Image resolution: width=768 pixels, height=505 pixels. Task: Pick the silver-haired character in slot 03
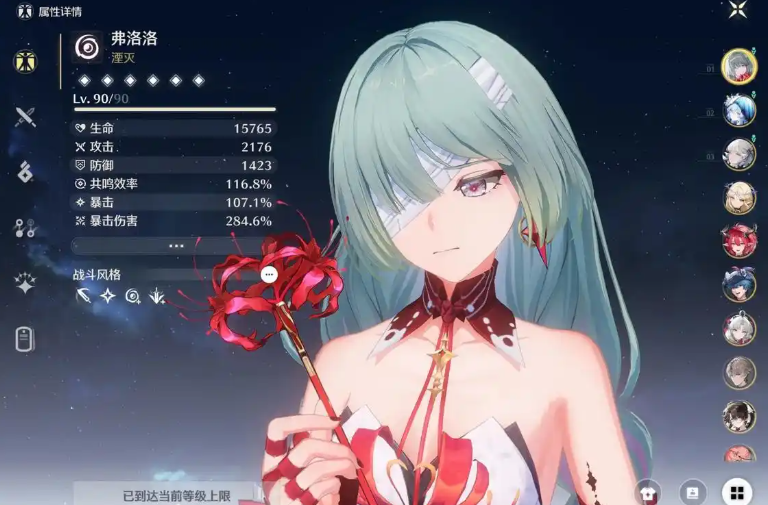(x=739, y=154)
